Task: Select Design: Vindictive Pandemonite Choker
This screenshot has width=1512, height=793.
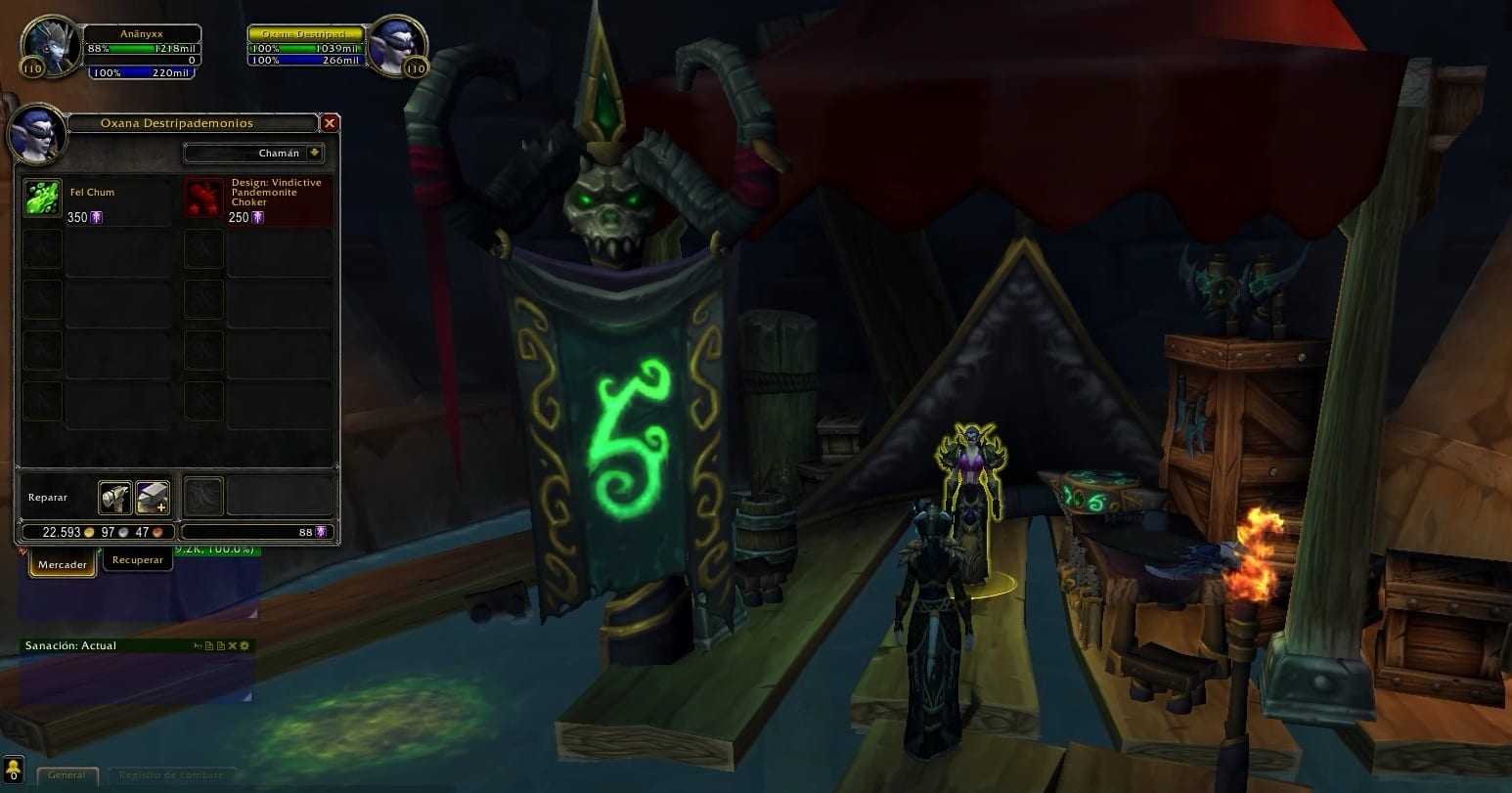Action: (x=203, y=198)
